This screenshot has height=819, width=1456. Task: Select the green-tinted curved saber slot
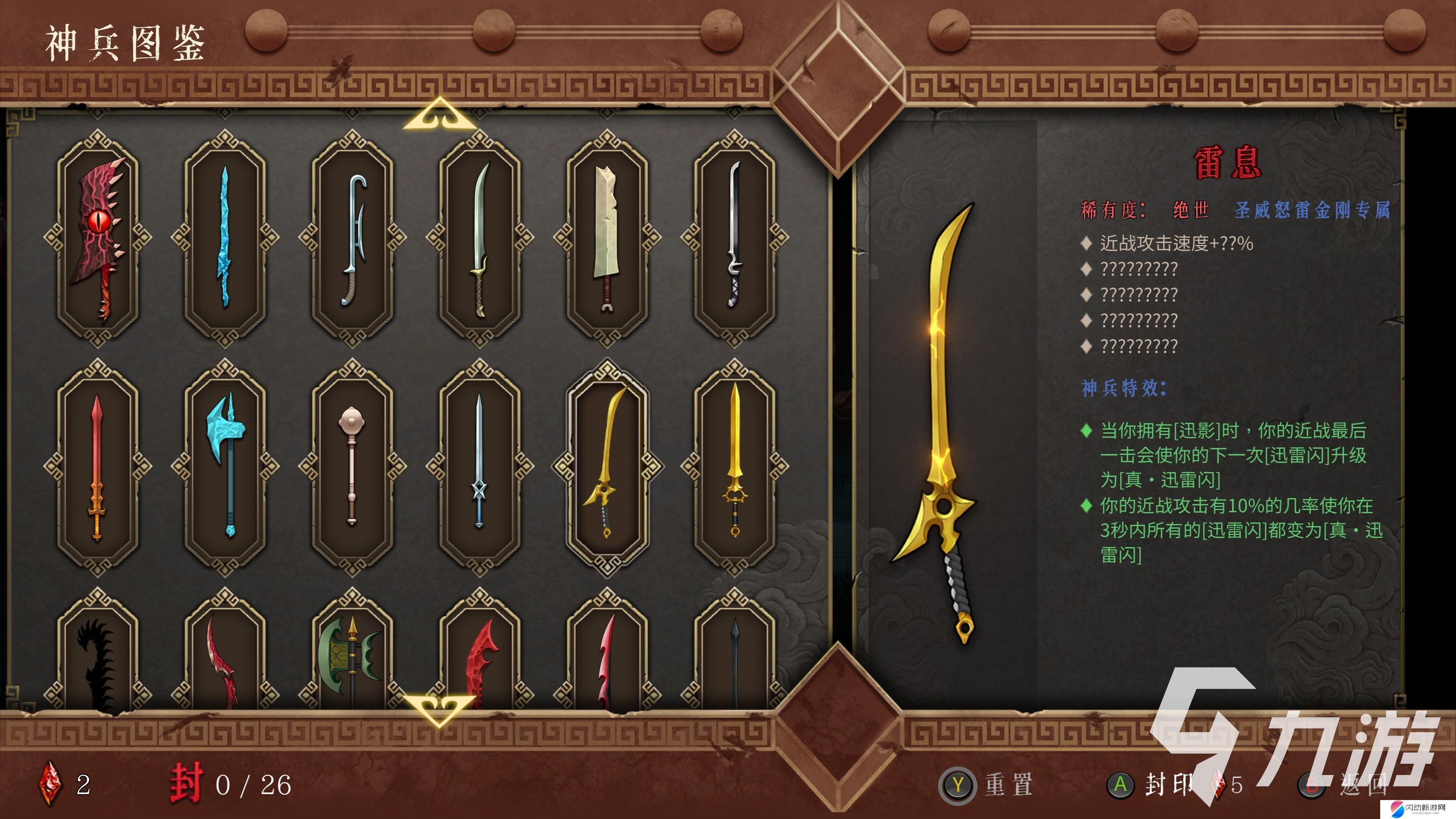[x=479, y=238]
